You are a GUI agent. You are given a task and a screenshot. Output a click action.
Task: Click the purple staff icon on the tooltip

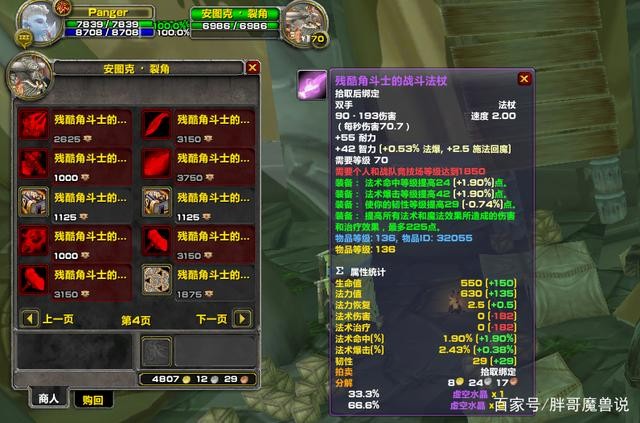(312, 84)
